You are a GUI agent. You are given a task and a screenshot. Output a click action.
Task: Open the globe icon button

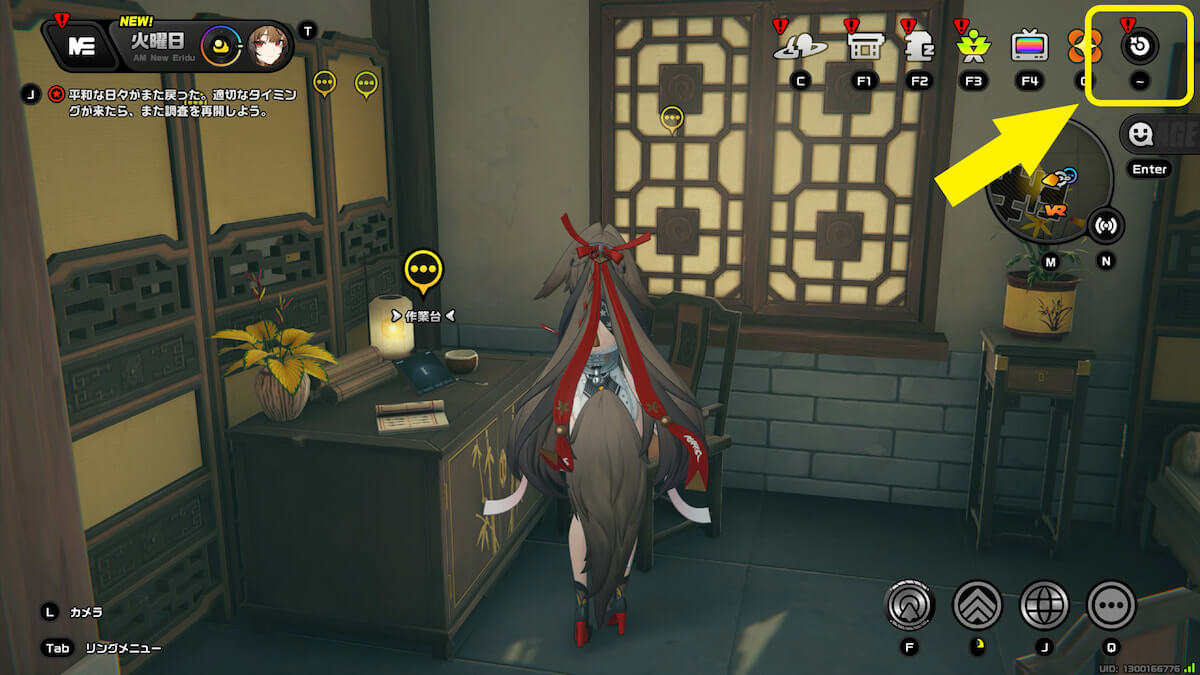[x=1044, y=604]
